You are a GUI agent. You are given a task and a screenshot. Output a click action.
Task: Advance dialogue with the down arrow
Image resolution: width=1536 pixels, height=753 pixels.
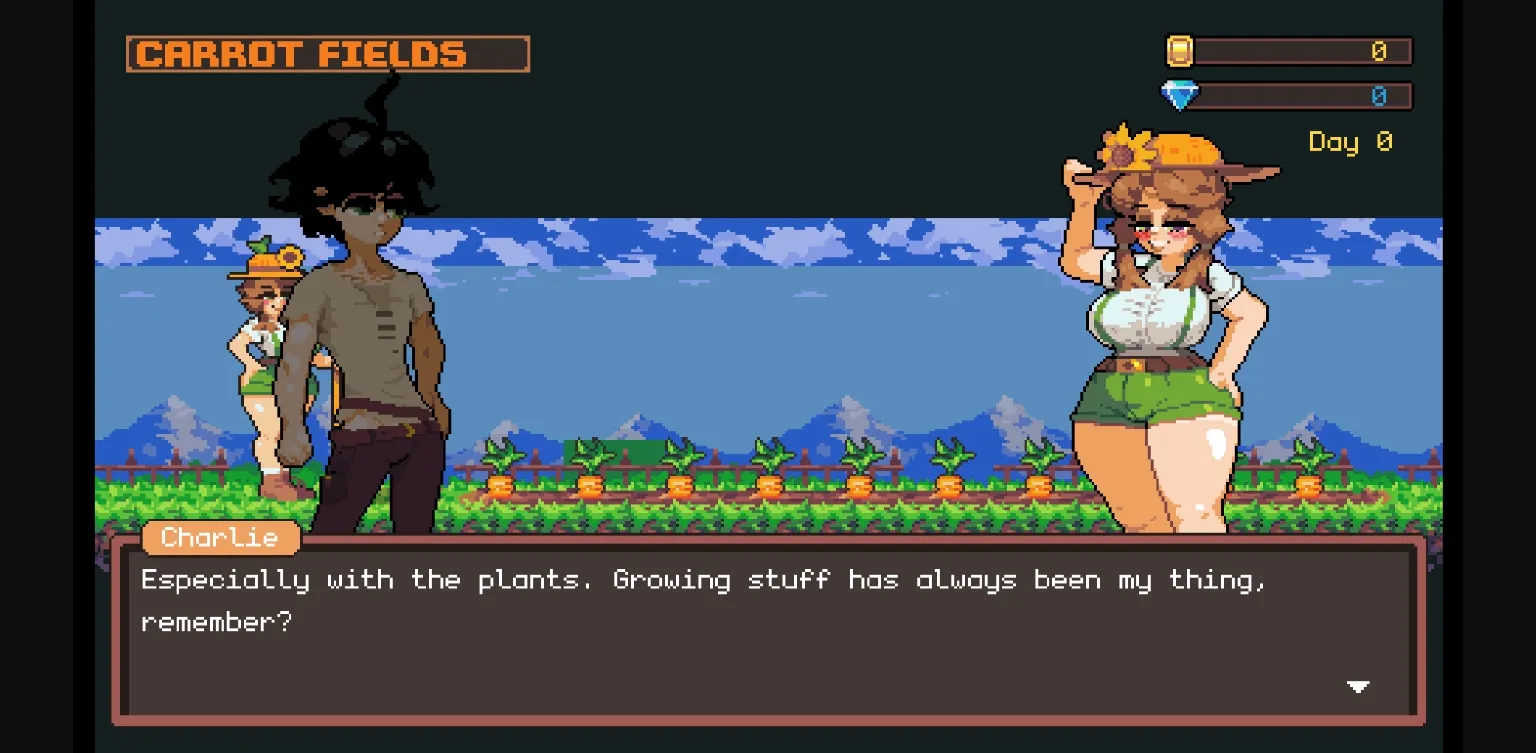click(1359, 687)
